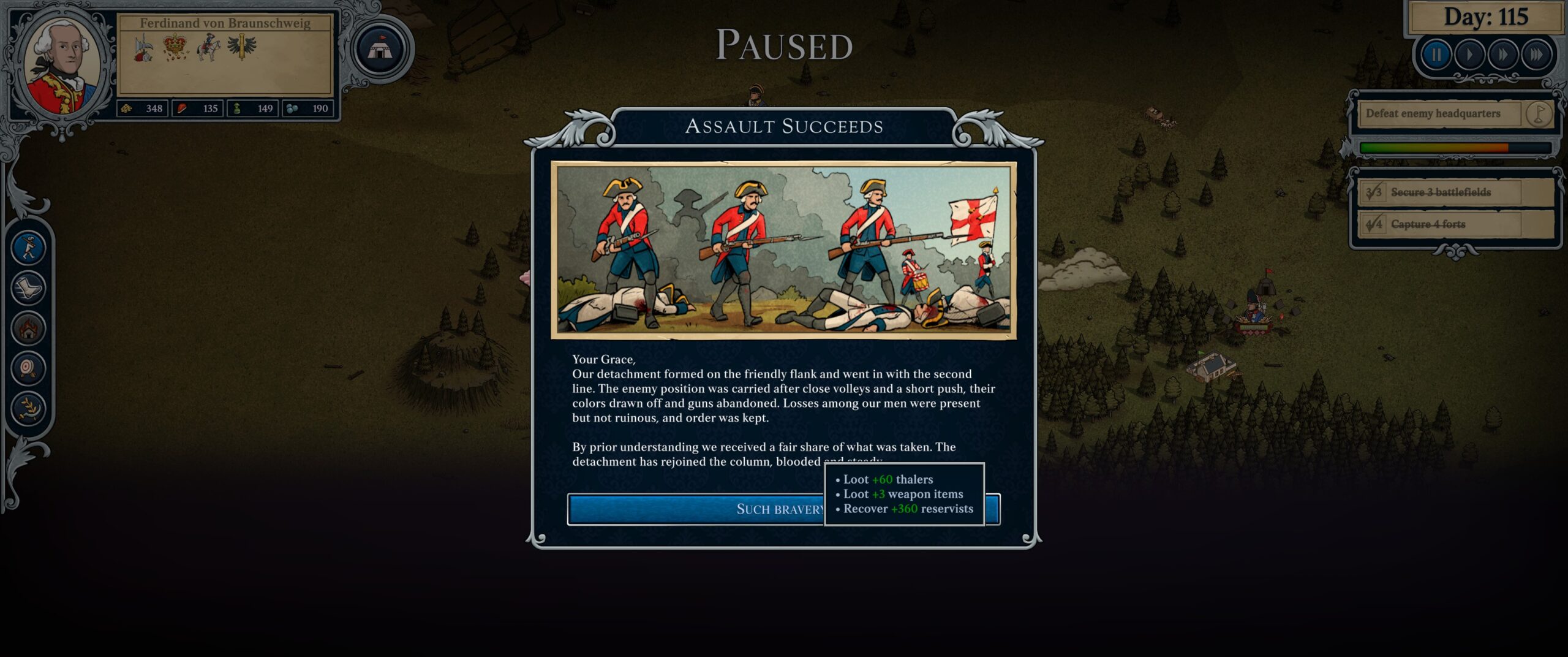Select the mounted horseman trait icon
The image size is (1568, 657).
208,47
